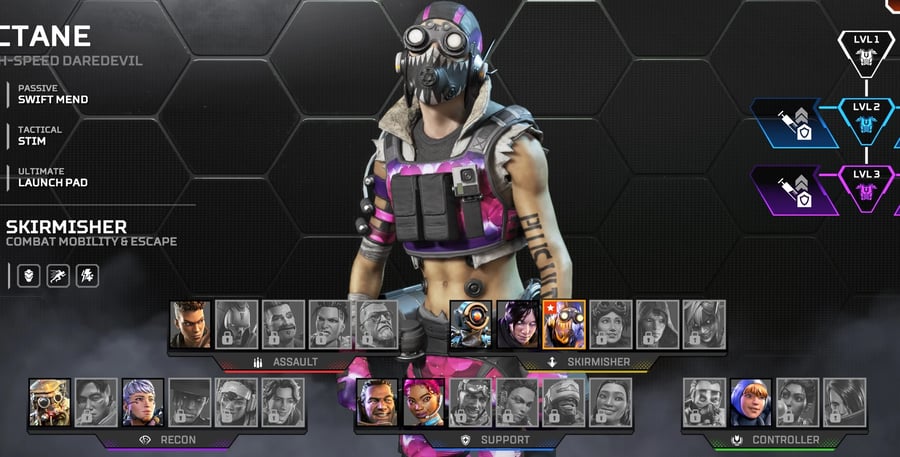Screen dimensions: 900x457
Task: Choose the Pathfinder legend portrait
Action: pos(469,325)
